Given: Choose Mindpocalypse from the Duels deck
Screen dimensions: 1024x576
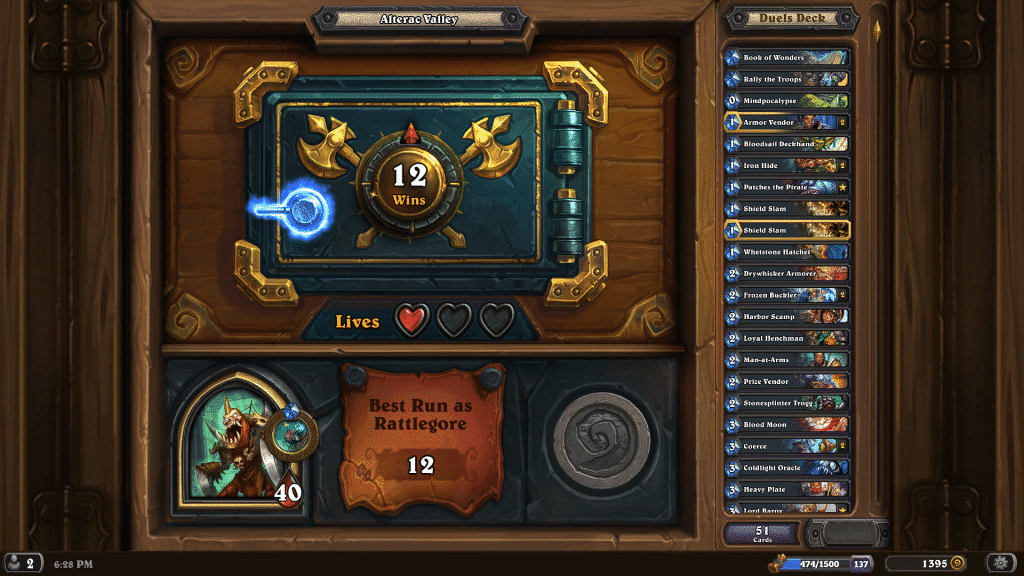Looking at the screenshot, I should 787,101.
